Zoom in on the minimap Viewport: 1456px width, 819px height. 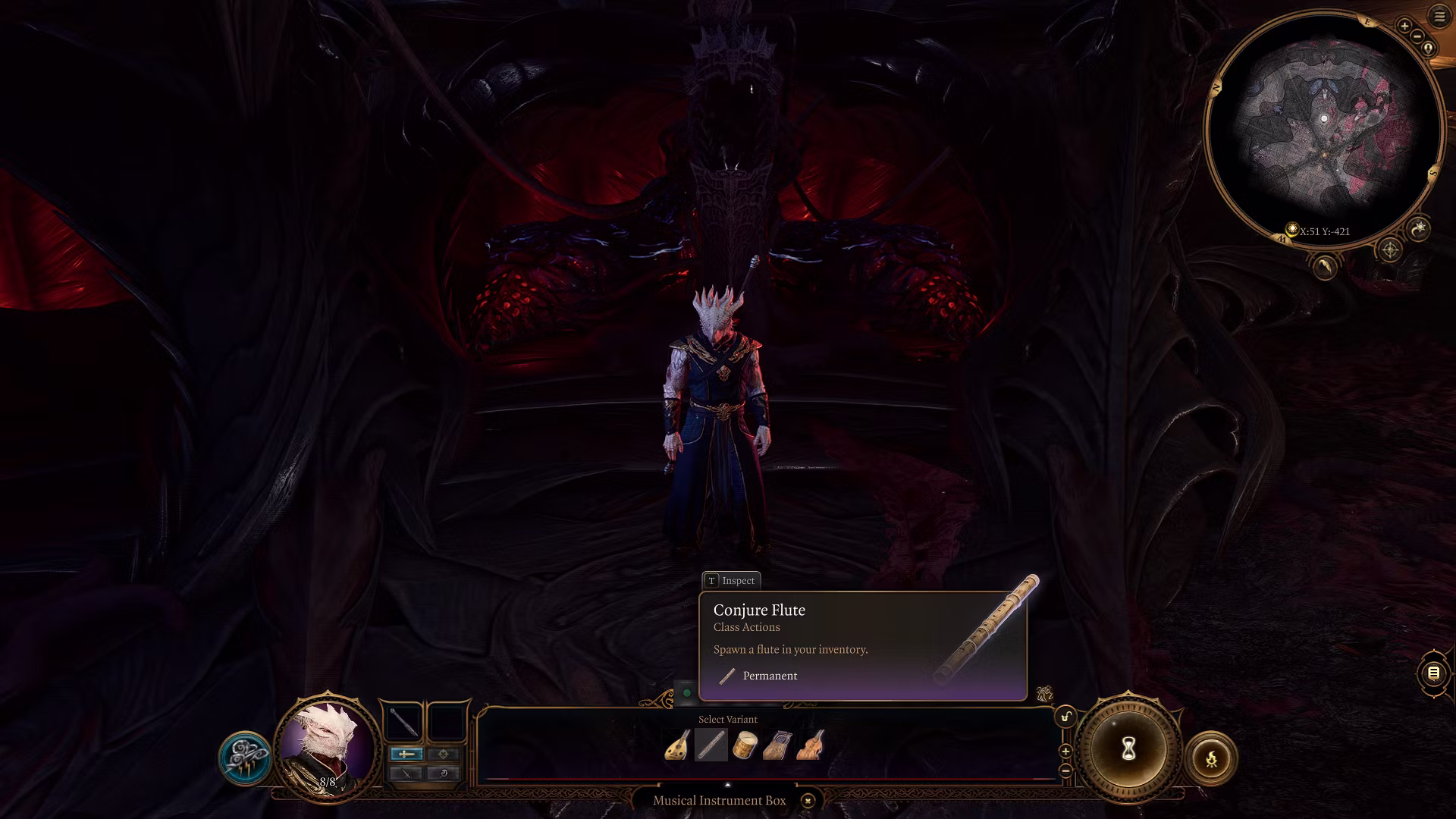(1404, 27)
